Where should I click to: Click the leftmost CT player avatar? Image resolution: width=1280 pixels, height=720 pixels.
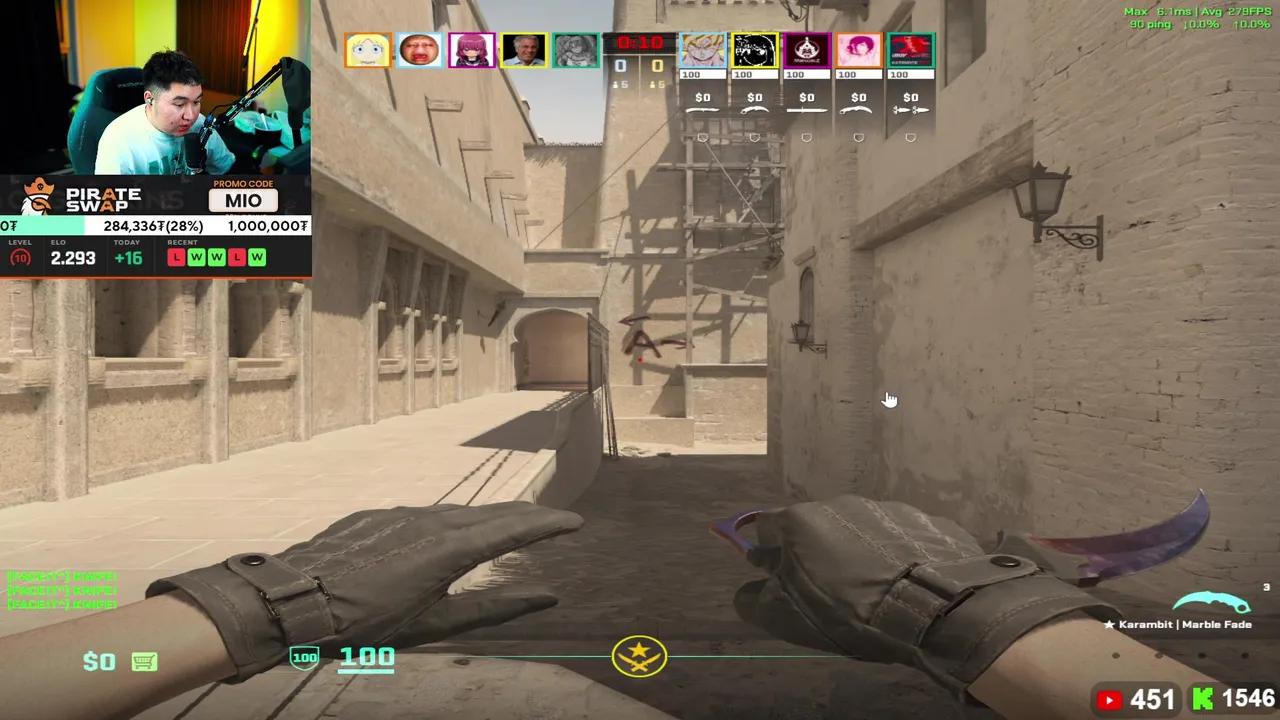(x=367, y=50)
